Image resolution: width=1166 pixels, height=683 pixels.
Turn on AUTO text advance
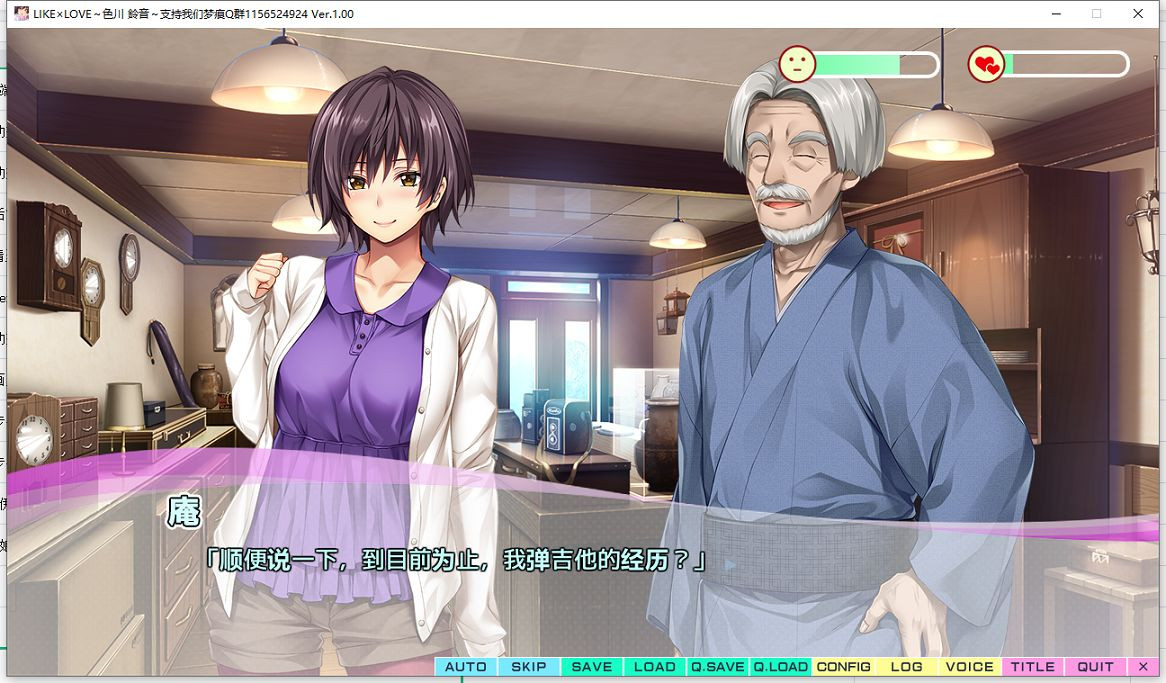pos(466,667)
